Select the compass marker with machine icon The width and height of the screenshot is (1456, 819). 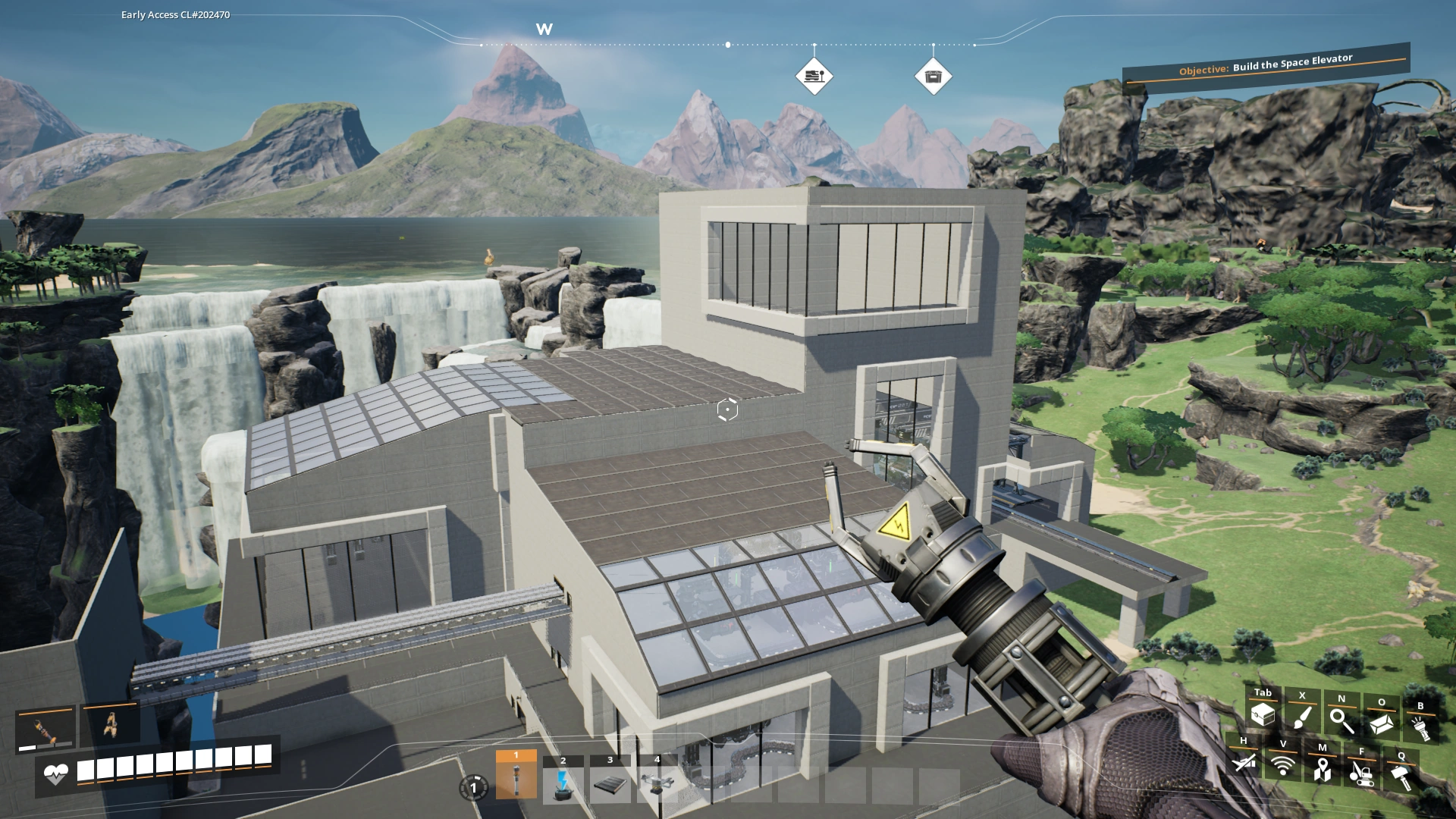coord(814,76)
